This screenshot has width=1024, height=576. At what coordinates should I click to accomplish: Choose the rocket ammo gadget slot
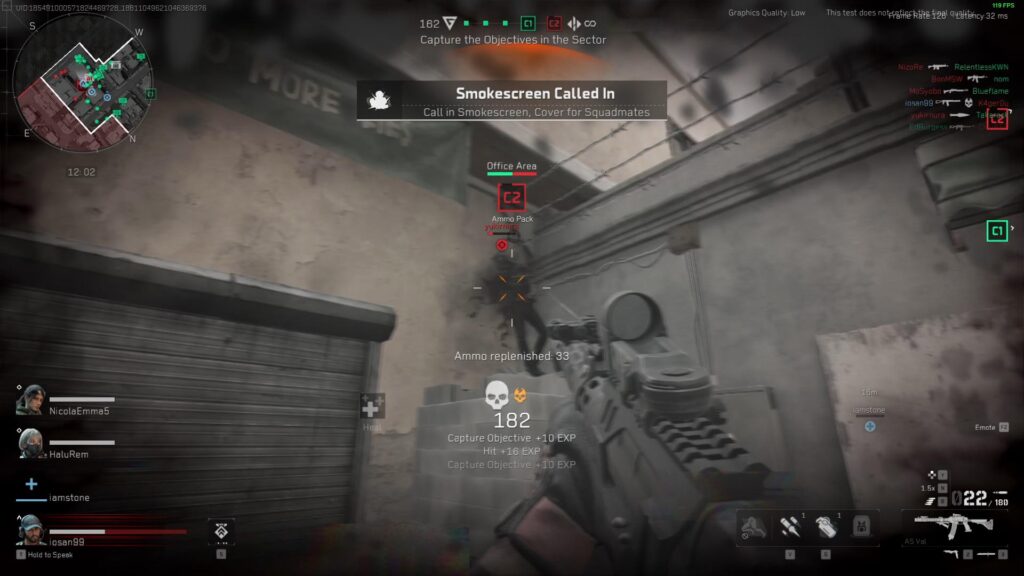790,527
